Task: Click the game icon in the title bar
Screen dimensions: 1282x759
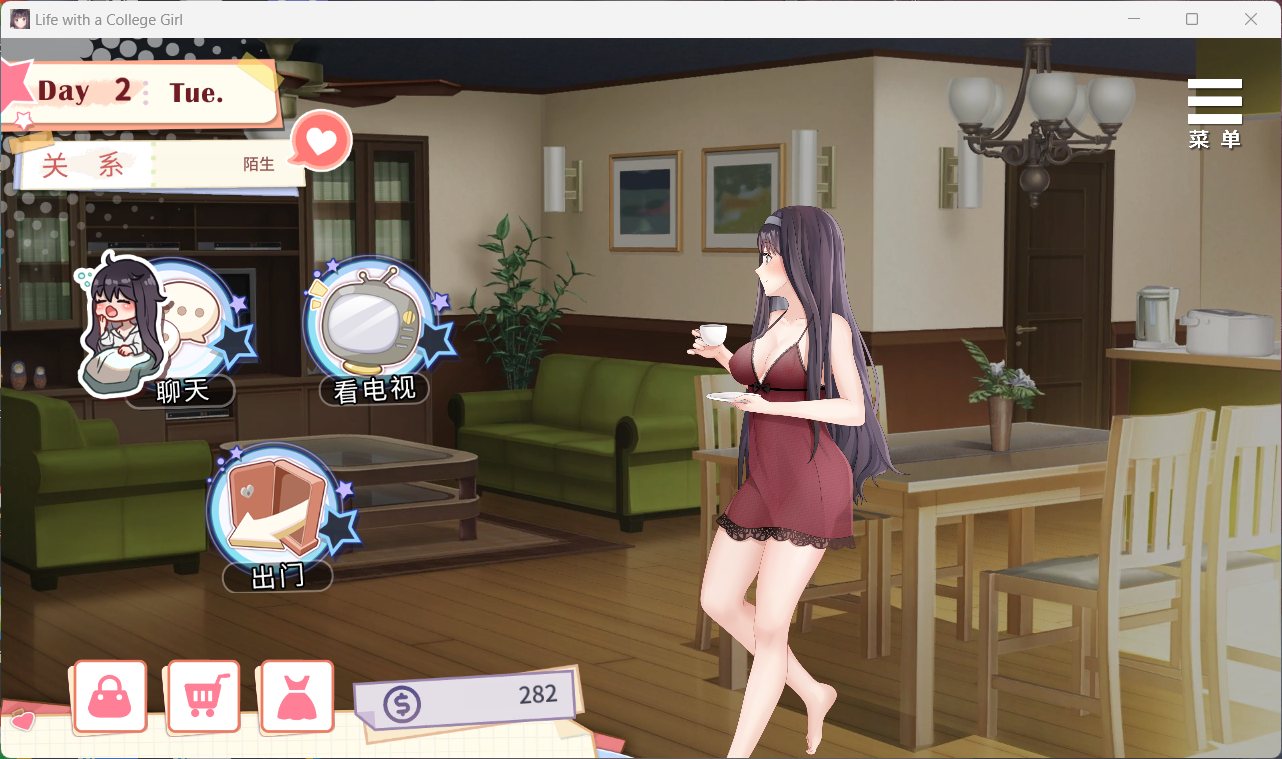Action: [x=19, y=18]
